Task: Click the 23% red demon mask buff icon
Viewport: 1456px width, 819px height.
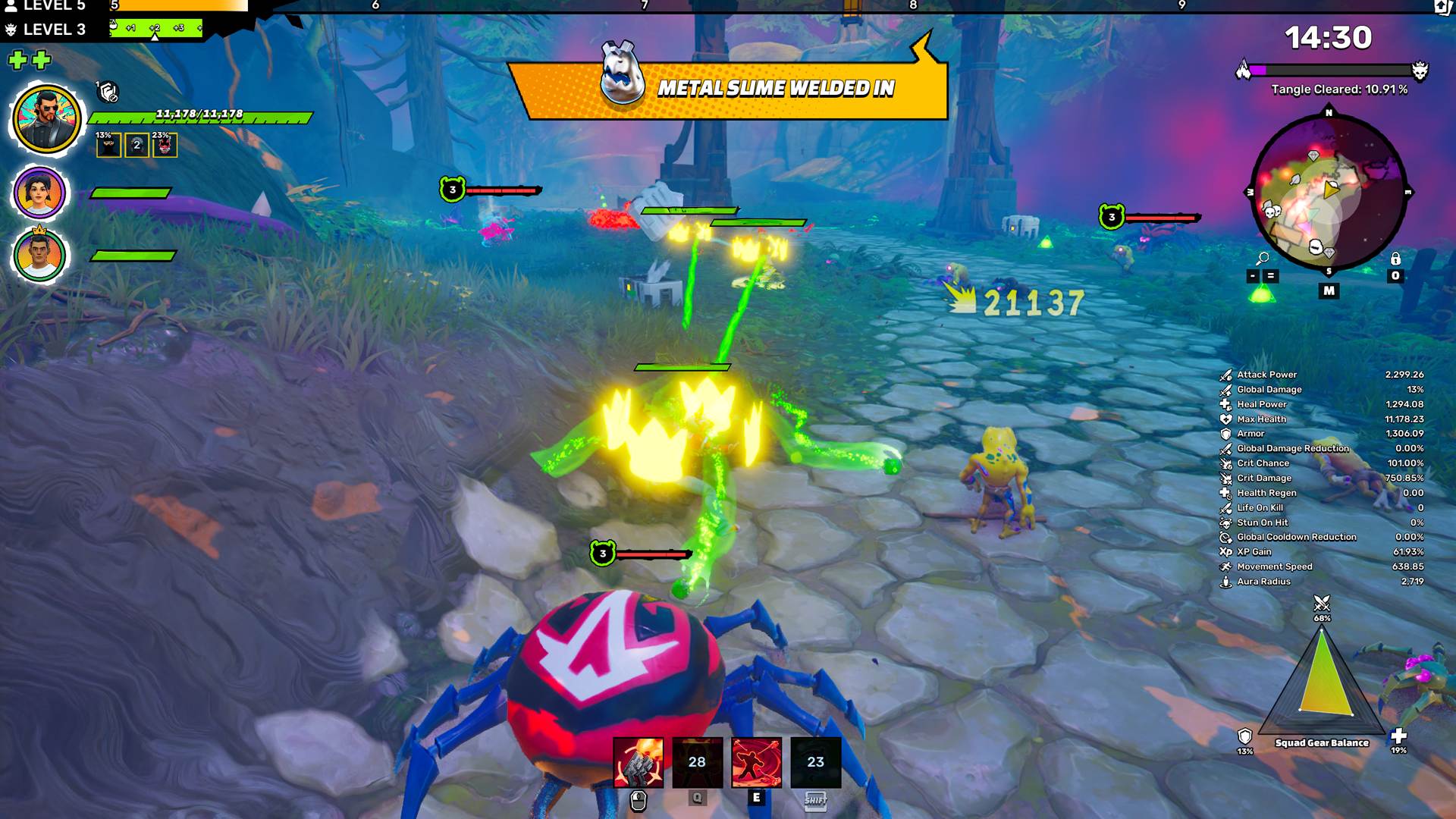Action: (x=165, y=145)
